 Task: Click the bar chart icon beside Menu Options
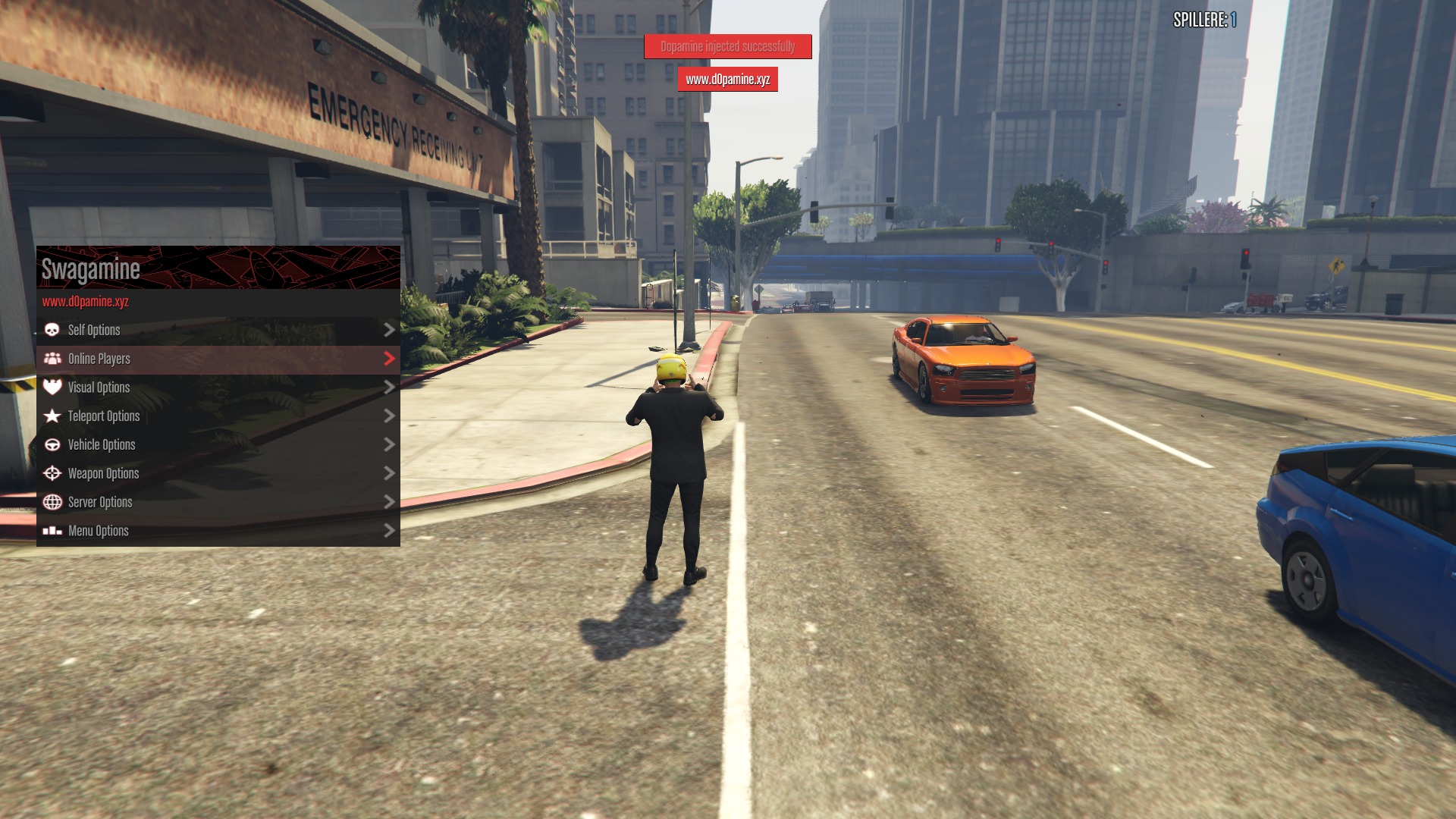pyautogui.click(x=52, y=530)
